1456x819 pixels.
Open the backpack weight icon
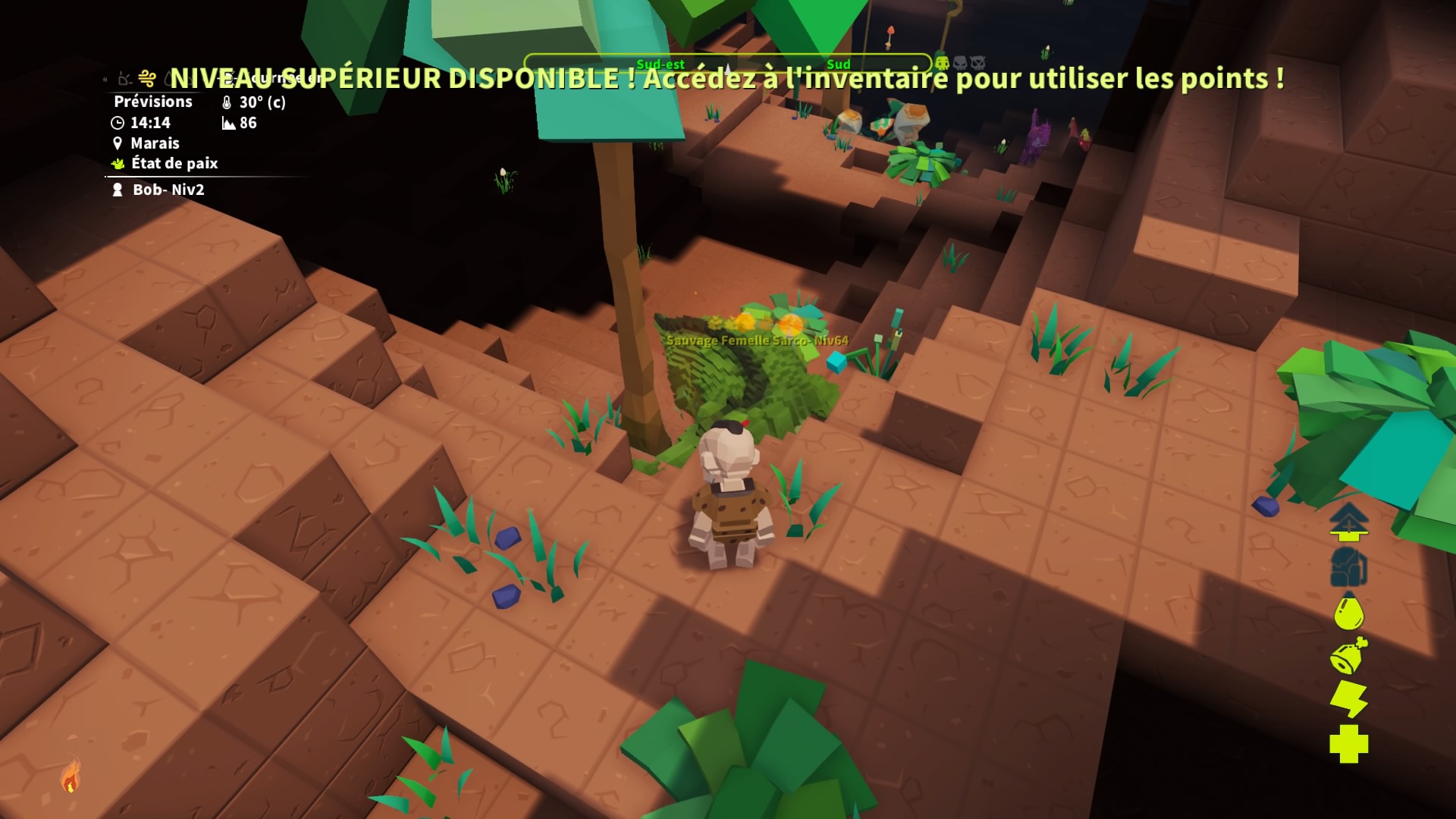click(x=1348, y=566)
